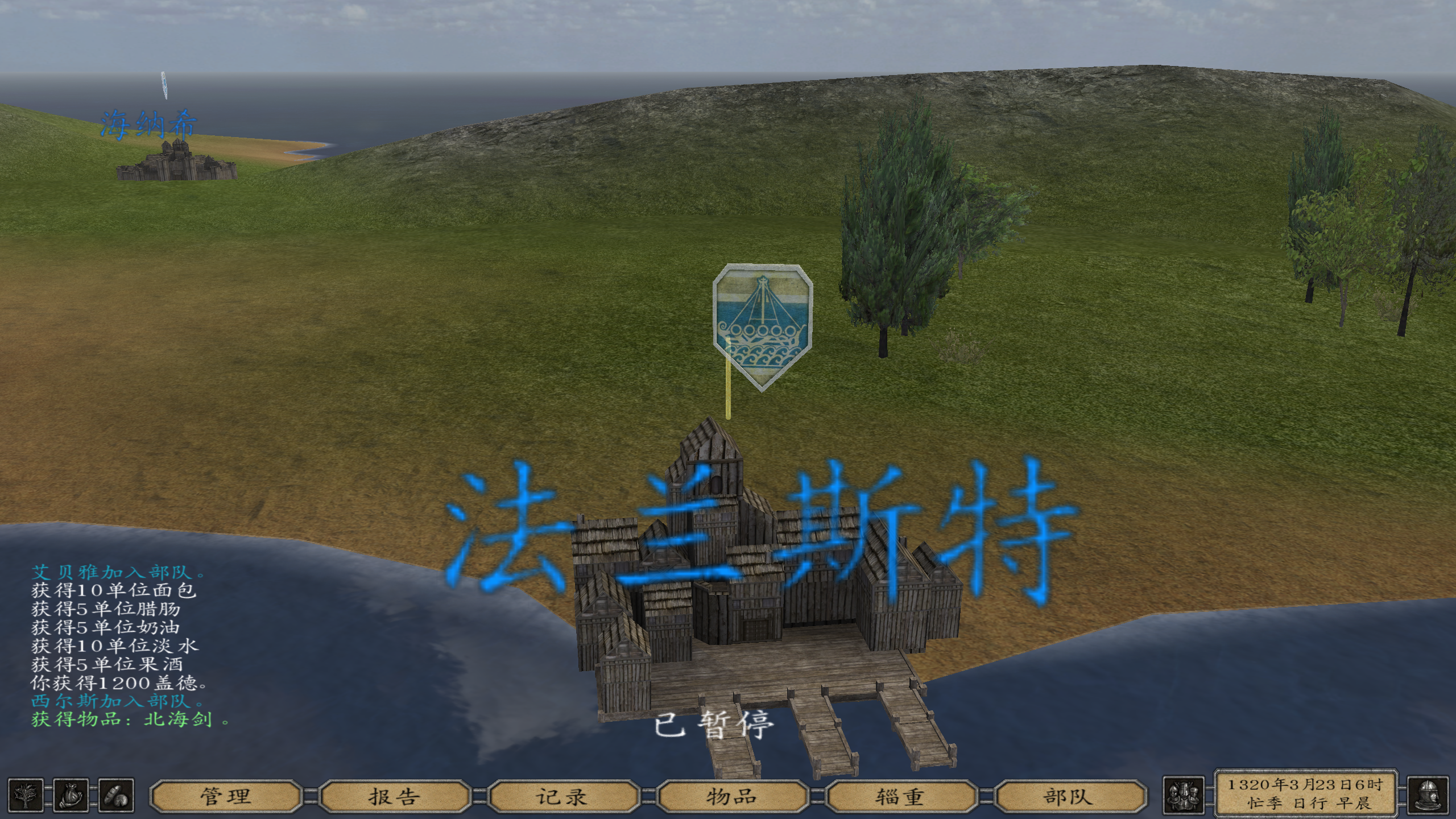
Task: Click the 西尔斯加入部队 log entry
Action: (x=114, y=701)
